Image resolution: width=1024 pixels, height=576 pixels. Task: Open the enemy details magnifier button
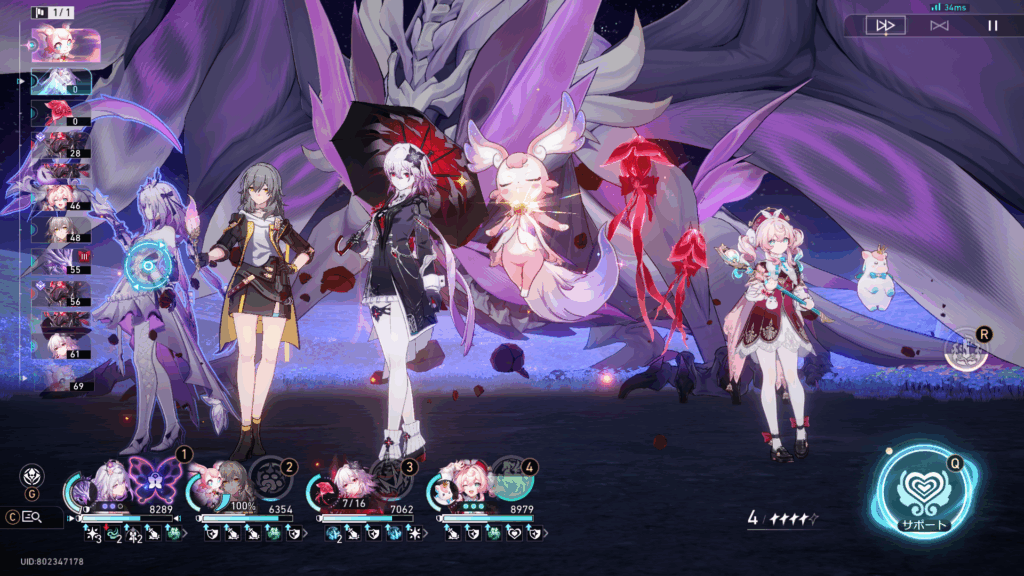click(x=31, y=516)
